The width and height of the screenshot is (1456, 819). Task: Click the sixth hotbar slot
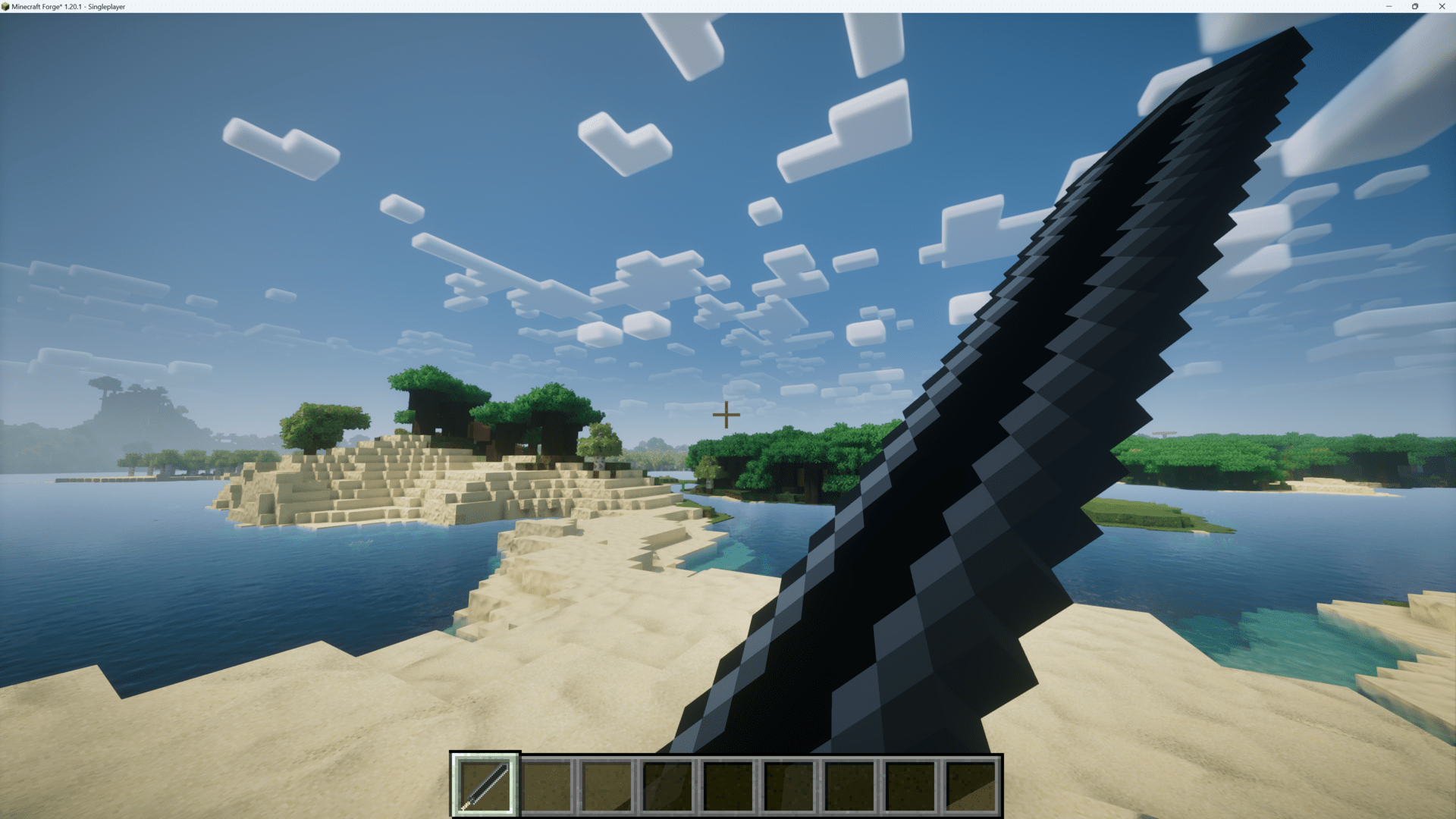point(789,785)
